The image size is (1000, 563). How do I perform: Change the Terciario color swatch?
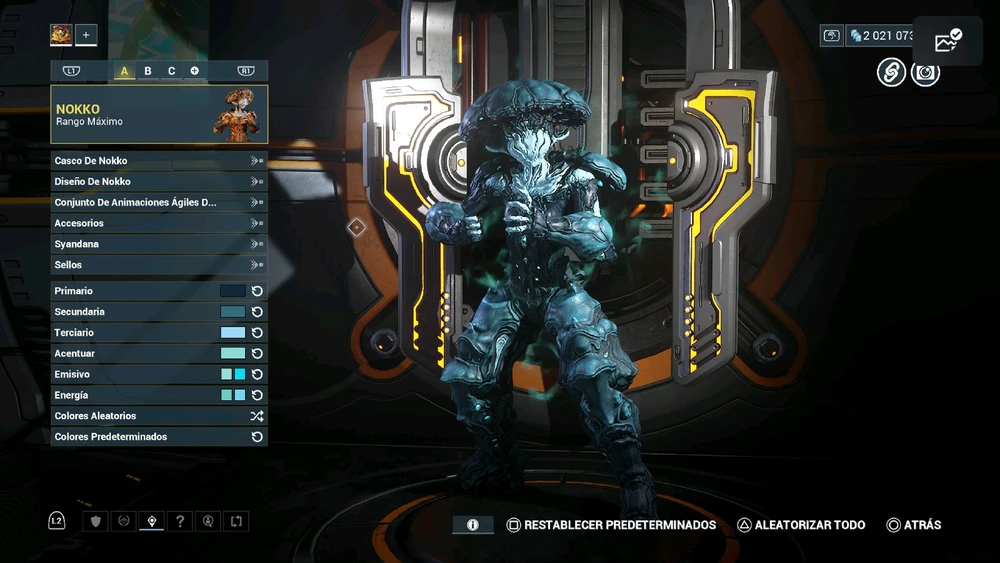click(233, 333)
